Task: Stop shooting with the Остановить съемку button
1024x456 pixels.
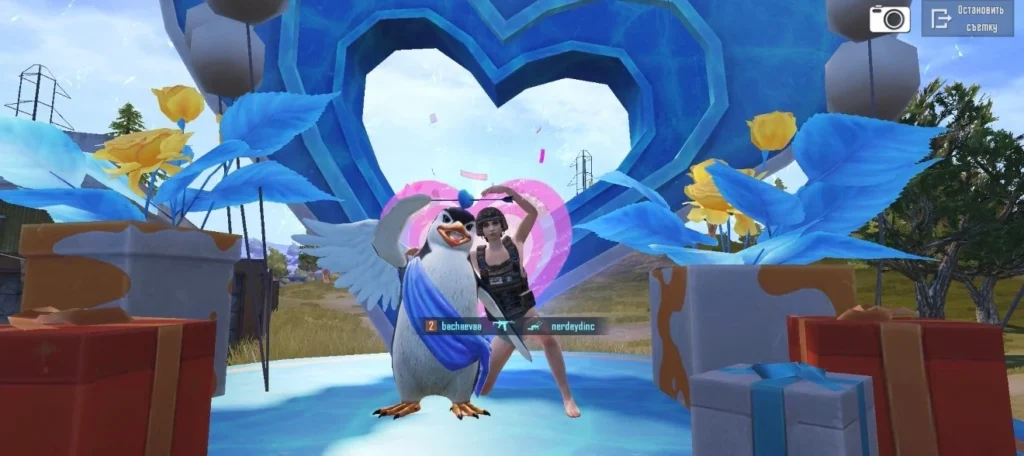Action: click(x=966, y=18)
